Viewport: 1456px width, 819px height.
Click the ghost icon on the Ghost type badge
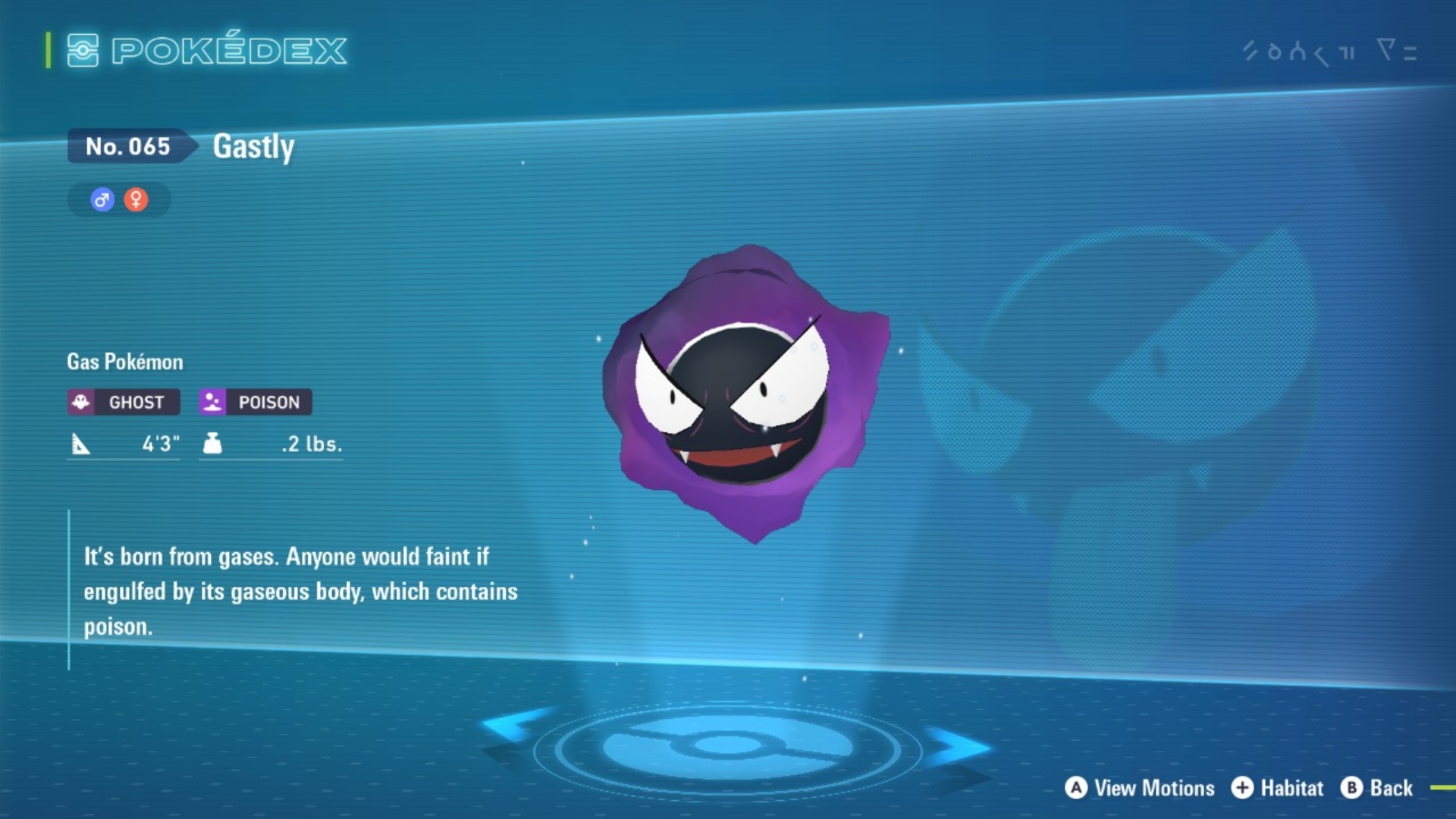(83, 403)
